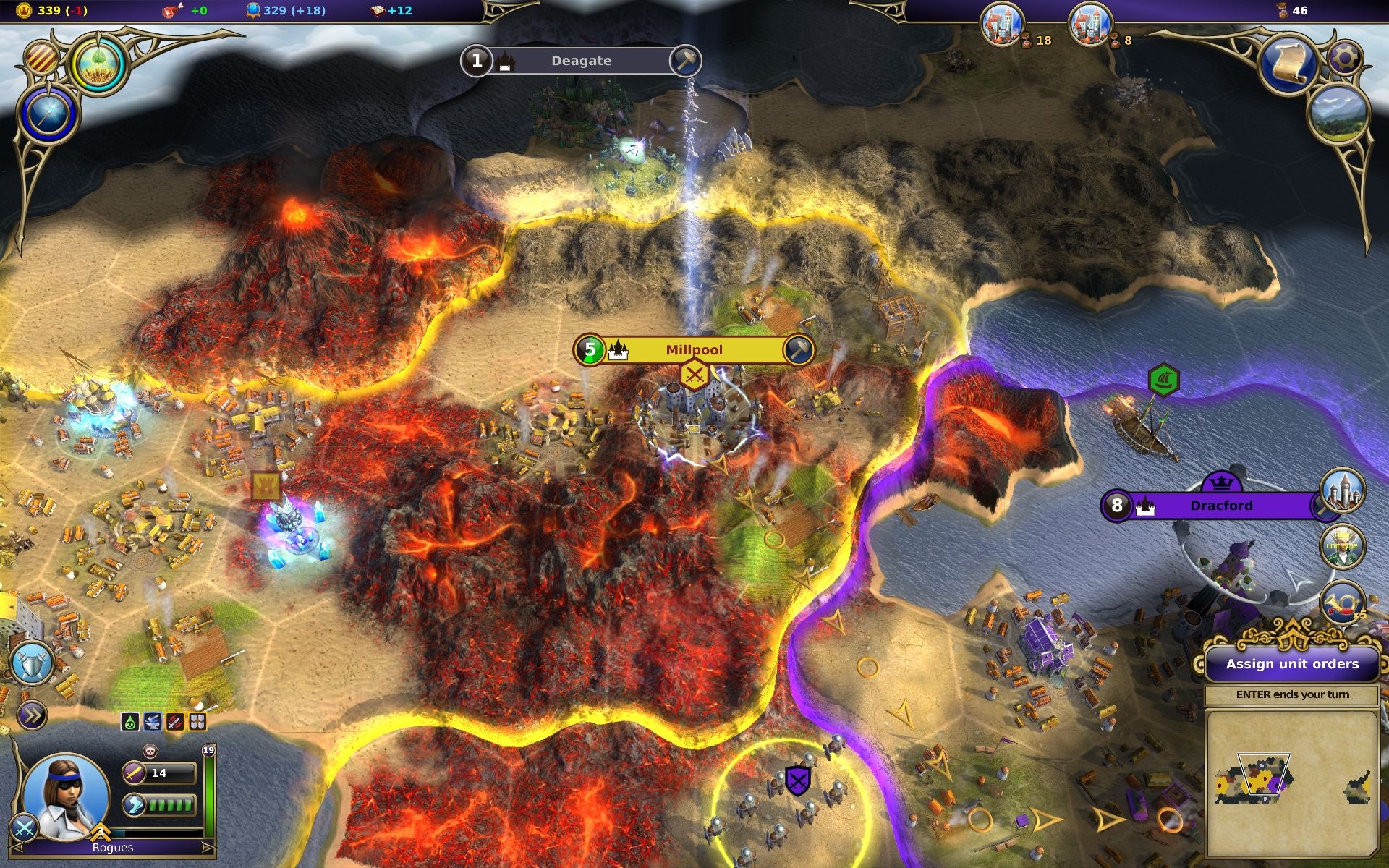Click the four shields perk icon
1389x868 pixels.
(197, 721)
